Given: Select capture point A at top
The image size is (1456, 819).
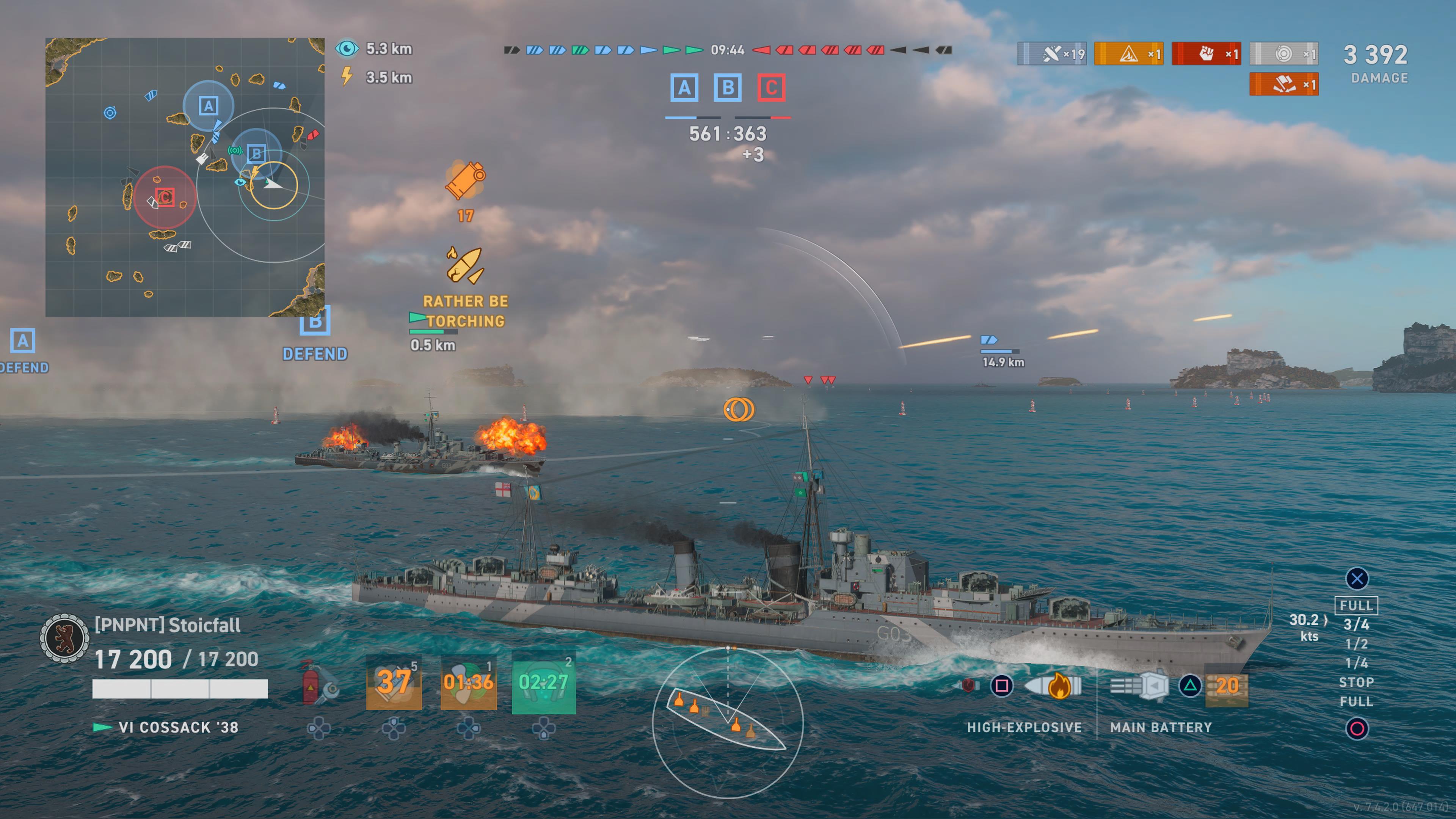Looking at the screenshot, I should [x=684, y=88].
